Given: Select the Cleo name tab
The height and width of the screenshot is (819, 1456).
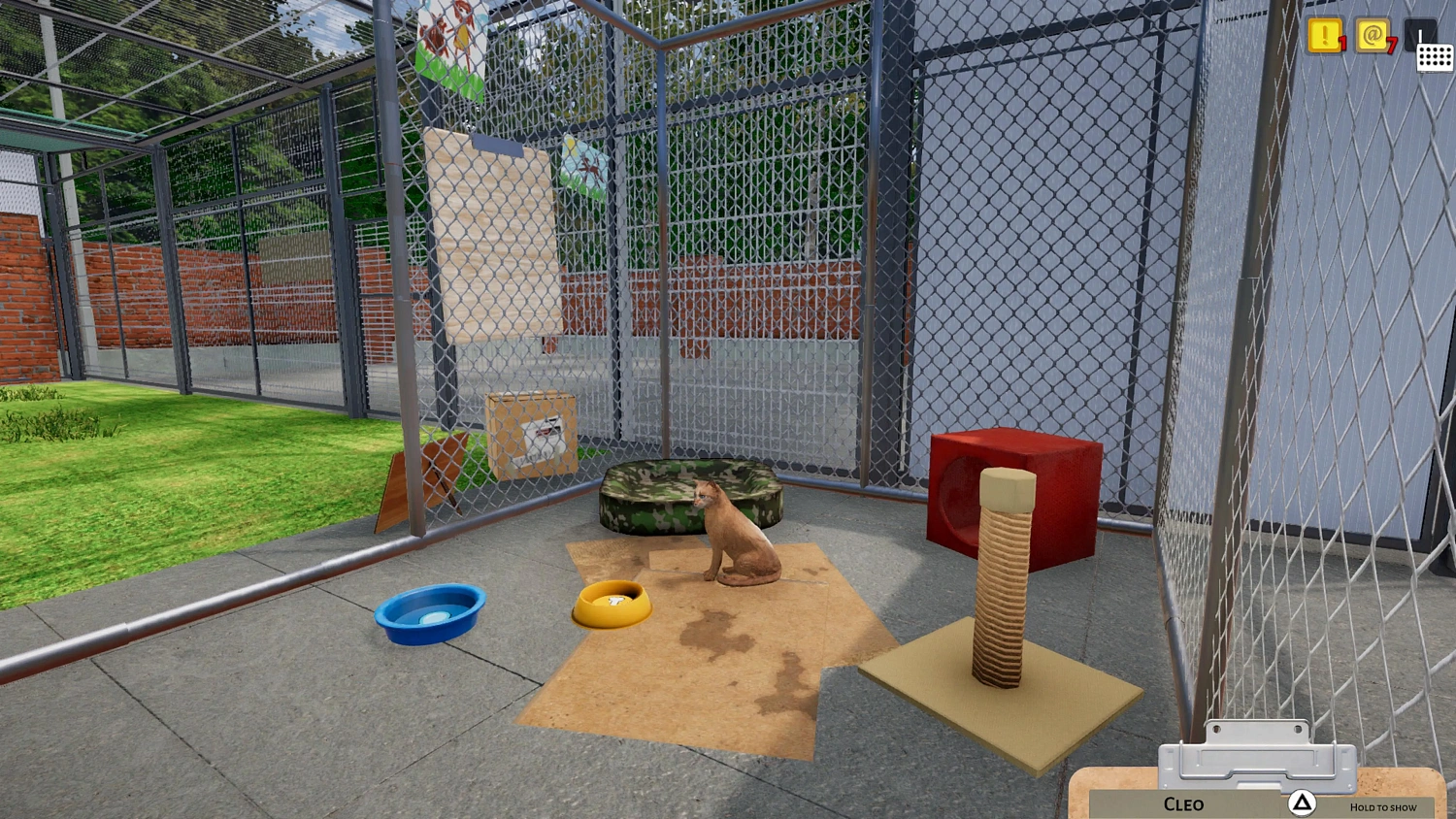Looking at the screenshot, I should click(x=1184, y=803).
